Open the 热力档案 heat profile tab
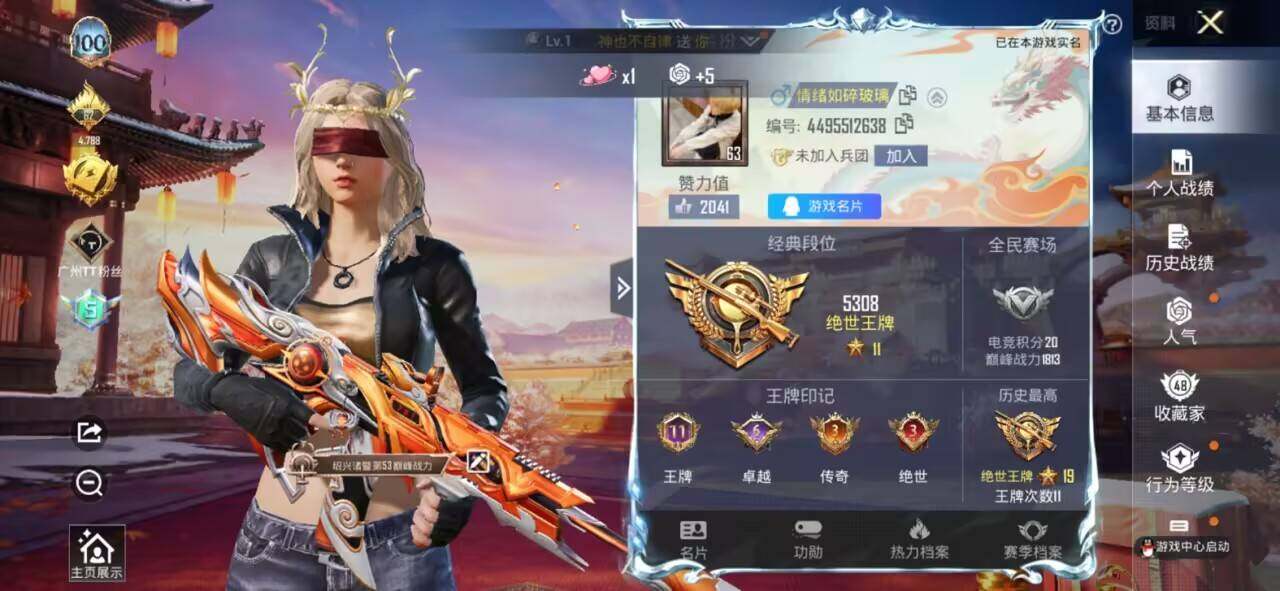Image resolution: width=1280 pixels, height=591 pixels. click(919, 539)
